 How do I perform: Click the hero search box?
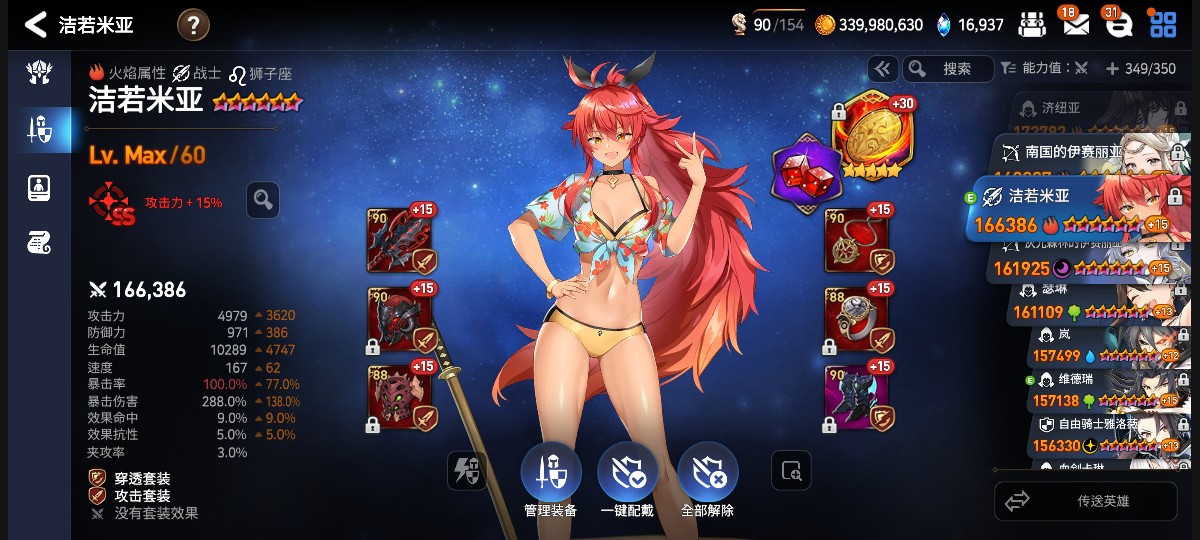tap(947, 69)
